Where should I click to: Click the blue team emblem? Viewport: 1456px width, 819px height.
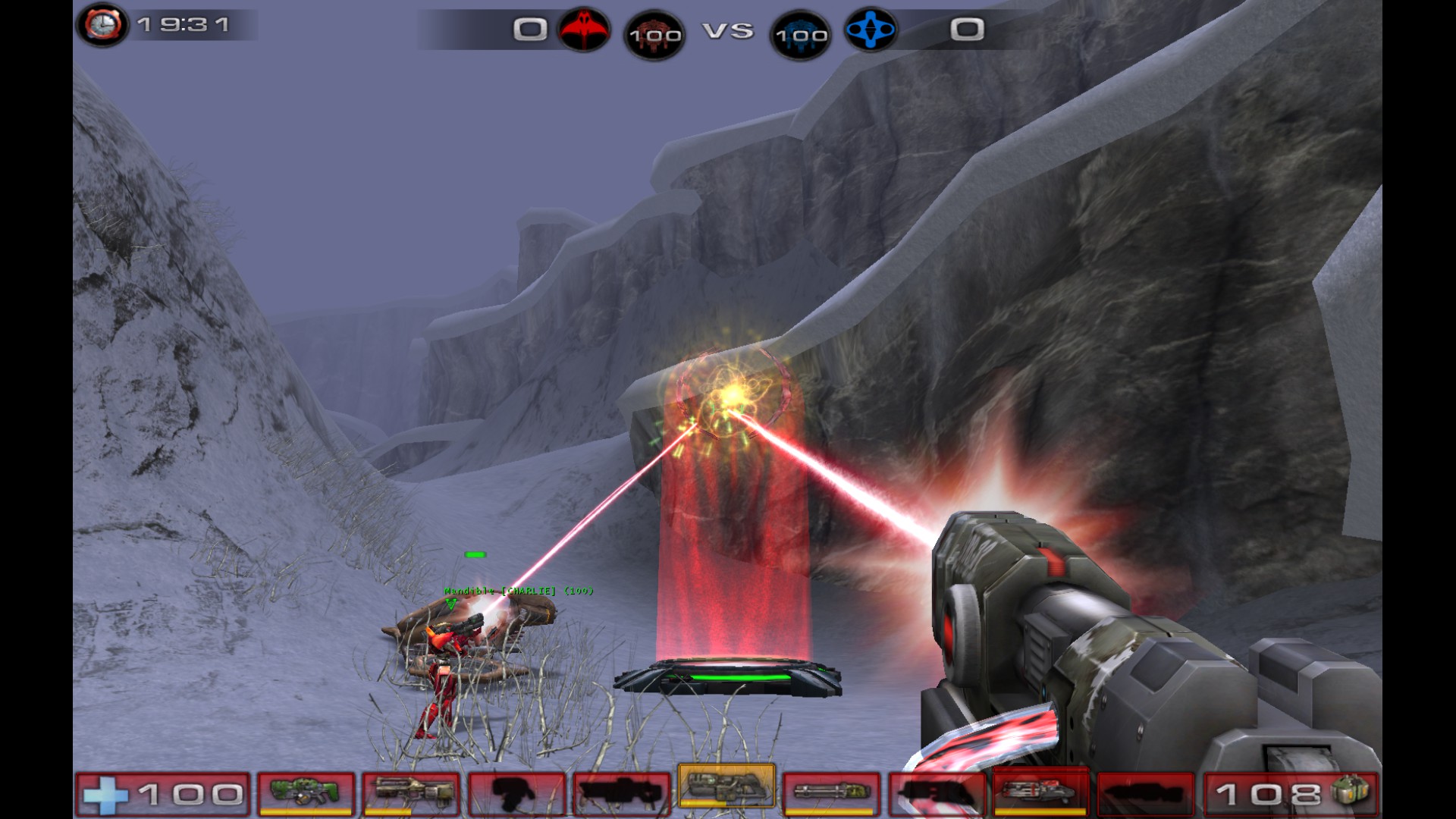click(871, 30)
